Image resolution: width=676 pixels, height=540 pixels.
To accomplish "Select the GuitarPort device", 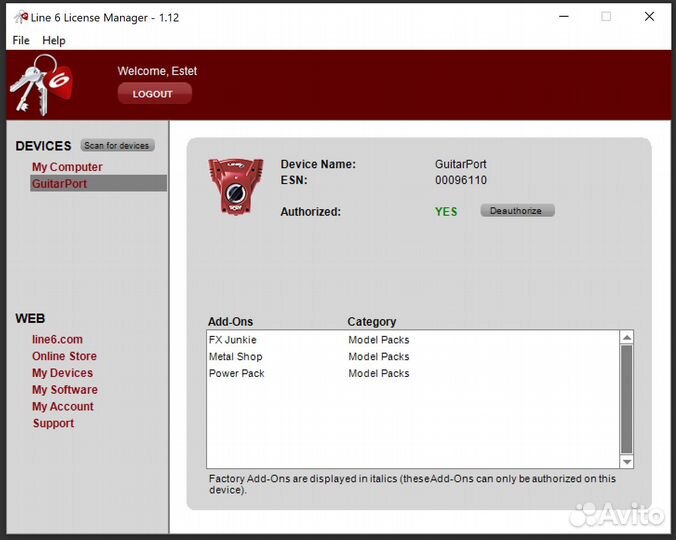I will point(60,184).
